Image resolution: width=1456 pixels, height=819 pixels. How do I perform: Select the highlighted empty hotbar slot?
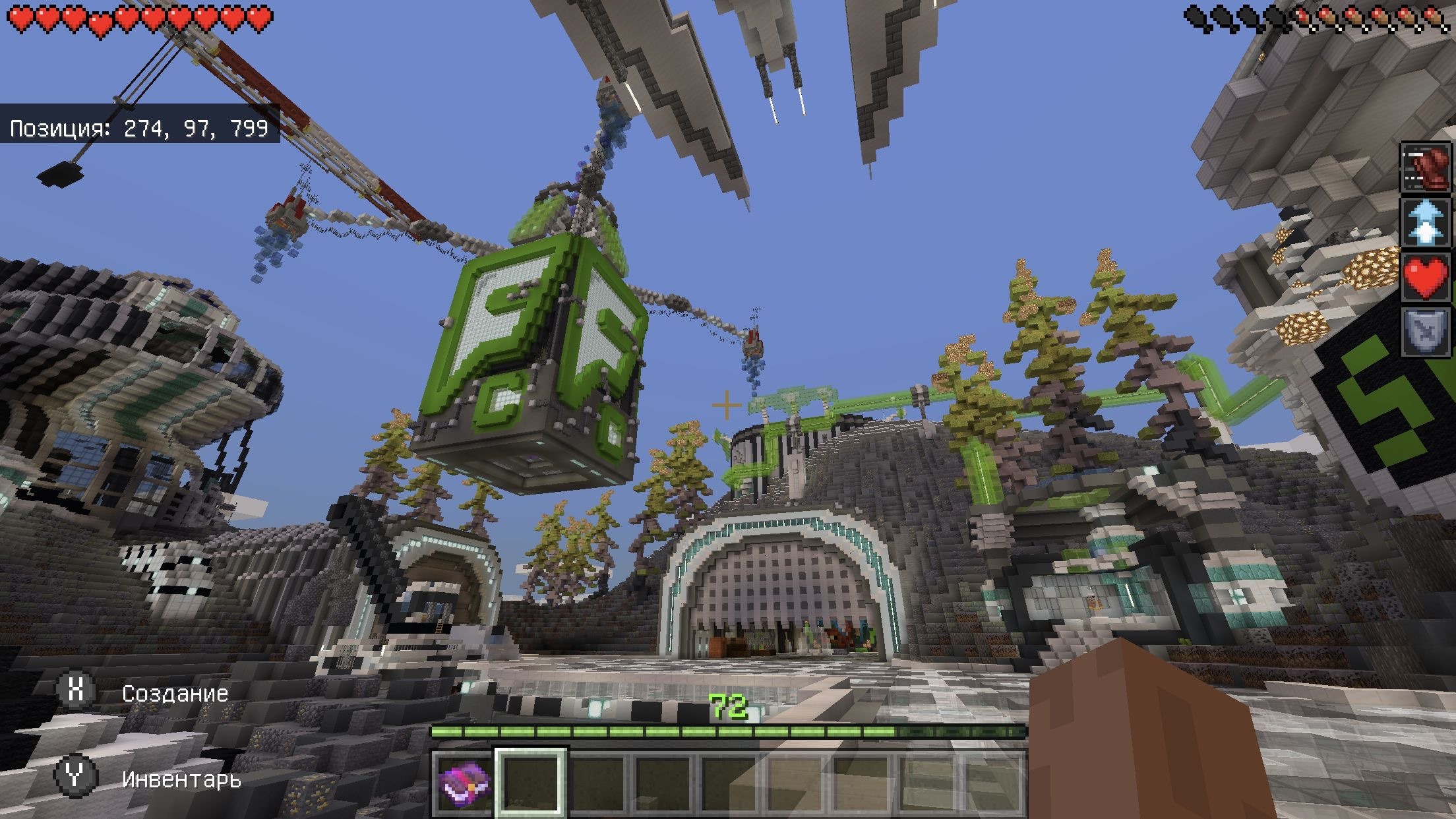coord(531,783)
